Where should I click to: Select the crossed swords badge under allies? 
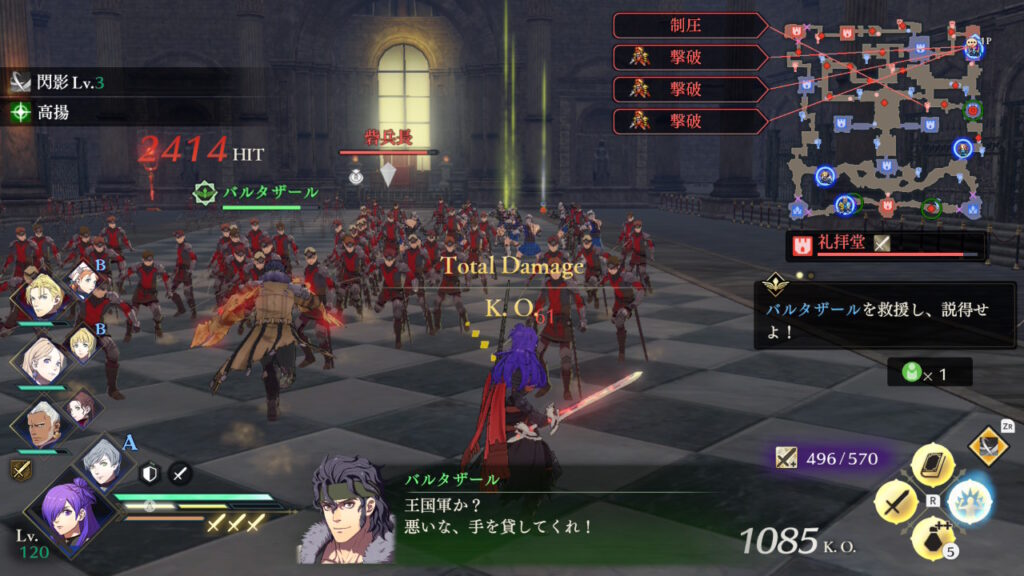pyautogui.click(x=19, y=468)
